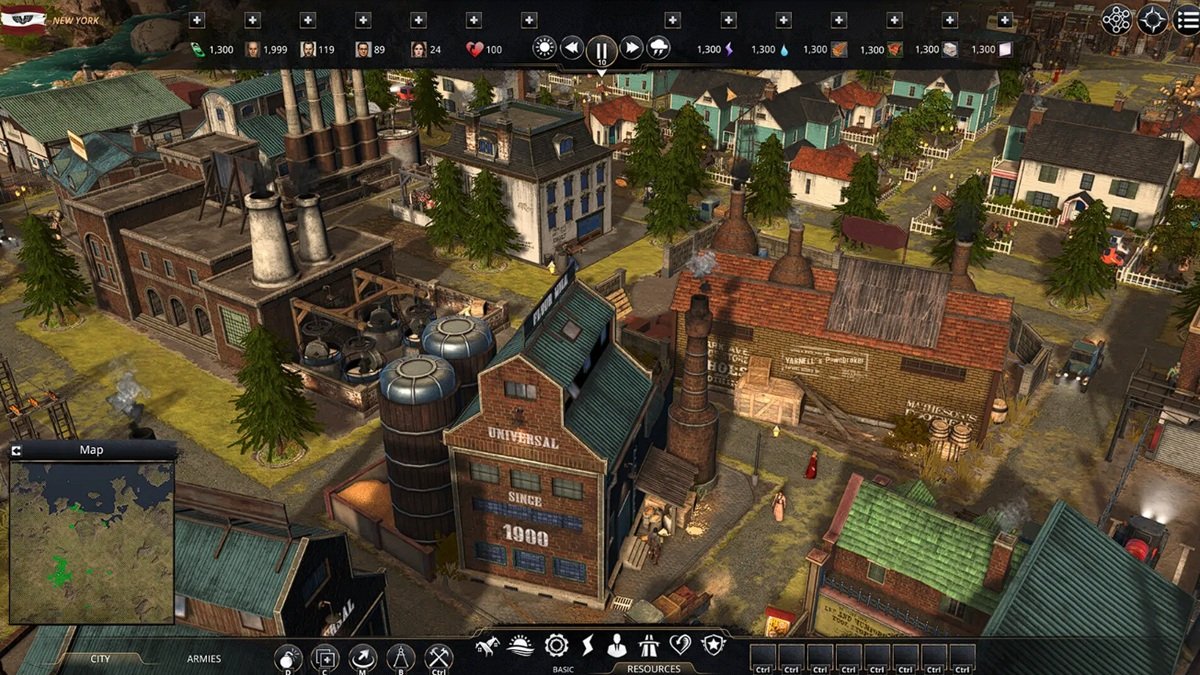Switch to the Armies tab
This screenshot has height=675, width=1200.
tap(204, 659)
